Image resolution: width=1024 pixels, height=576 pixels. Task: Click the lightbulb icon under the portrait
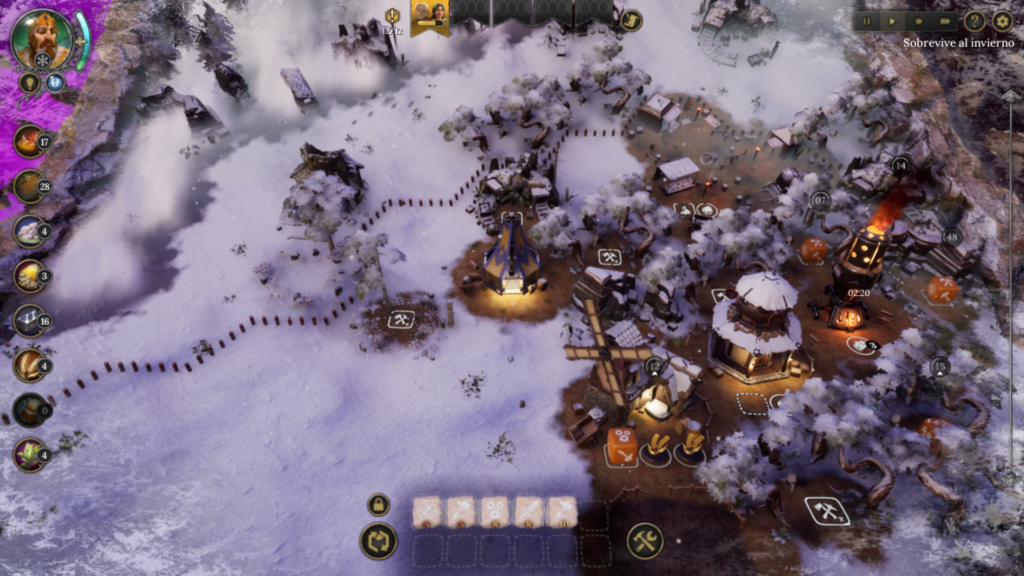(29, 83)
